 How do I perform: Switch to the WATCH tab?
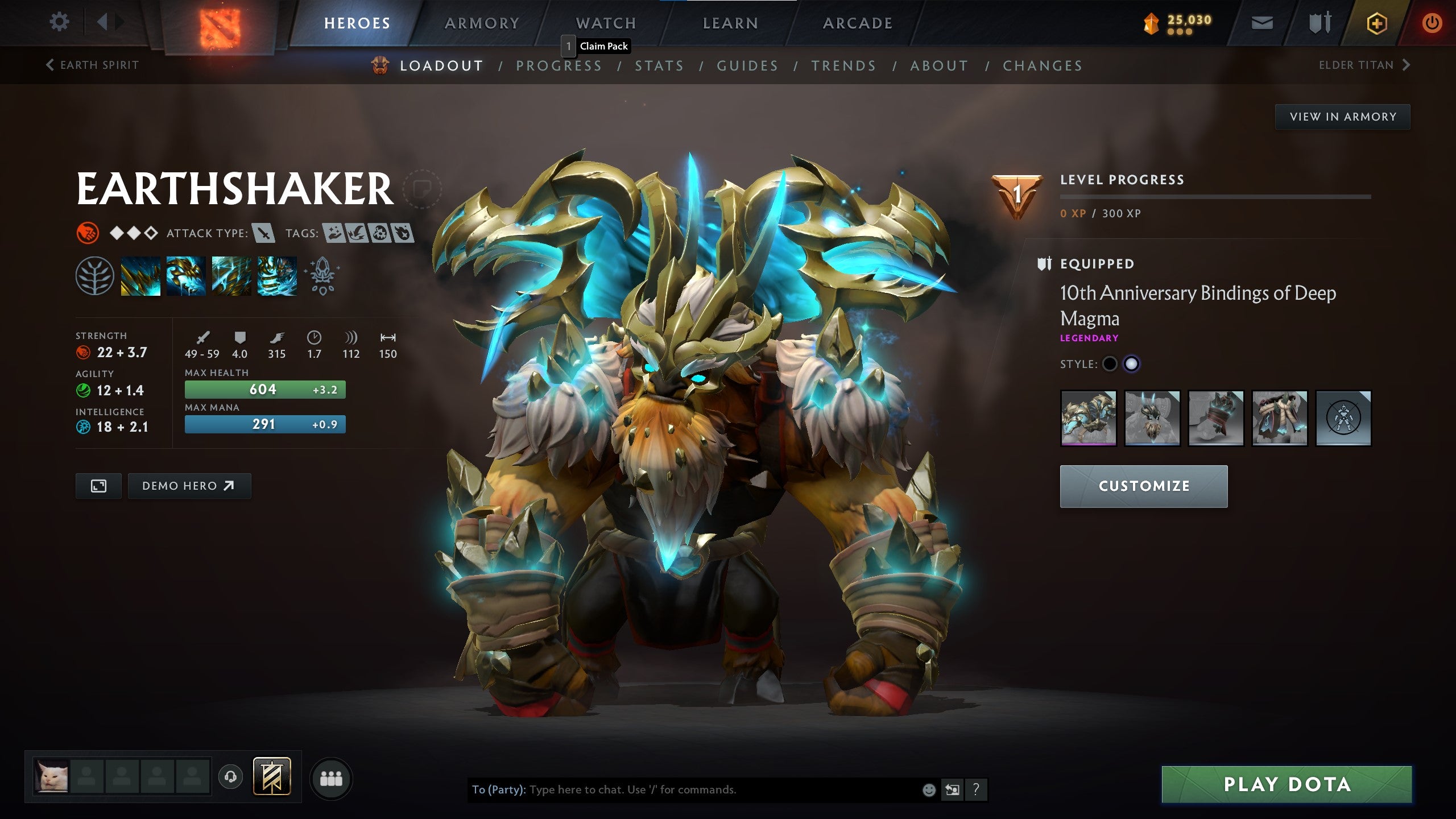click(x=605, y=23)
